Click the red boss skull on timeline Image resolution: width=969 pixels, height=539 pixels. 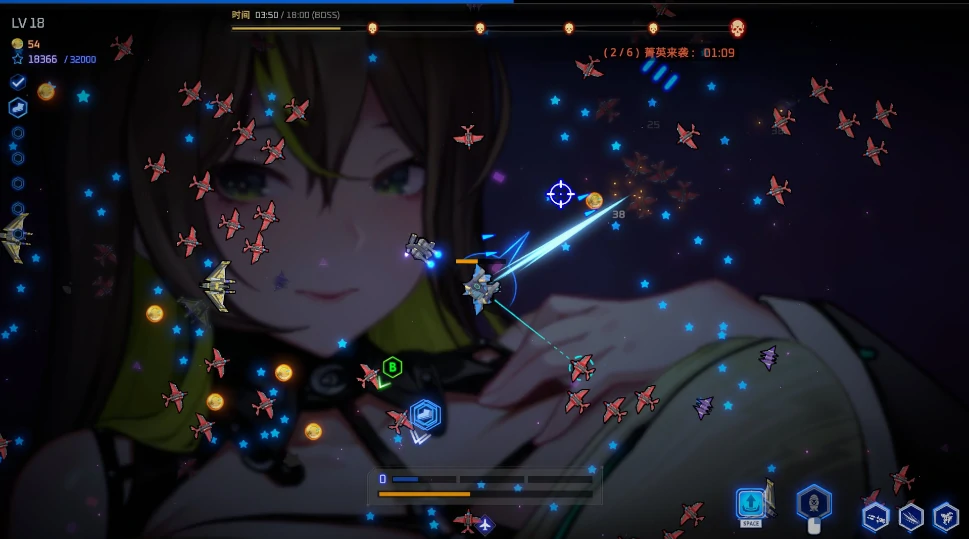pos(737,28)
